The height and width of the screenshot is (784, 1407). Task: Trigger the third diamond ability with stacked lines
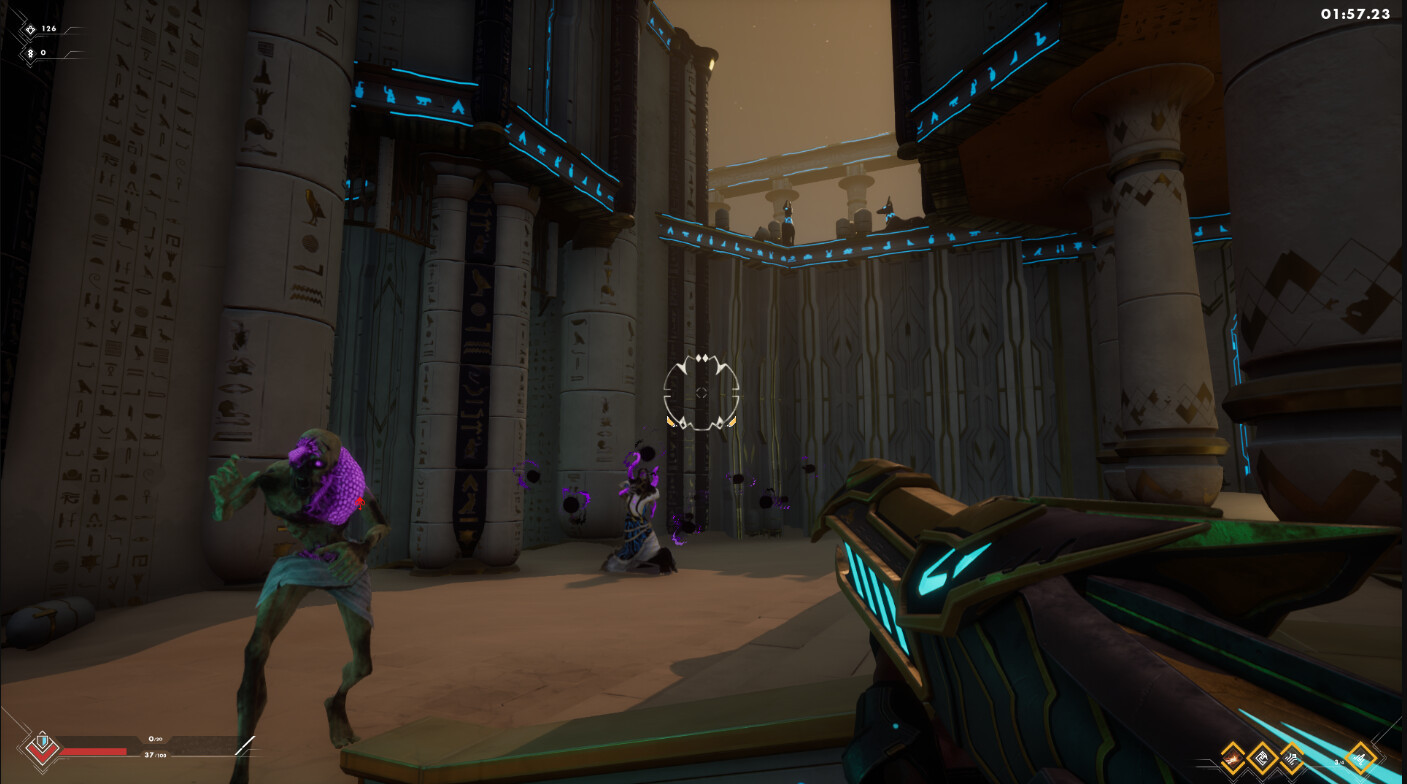[1292, 757]
